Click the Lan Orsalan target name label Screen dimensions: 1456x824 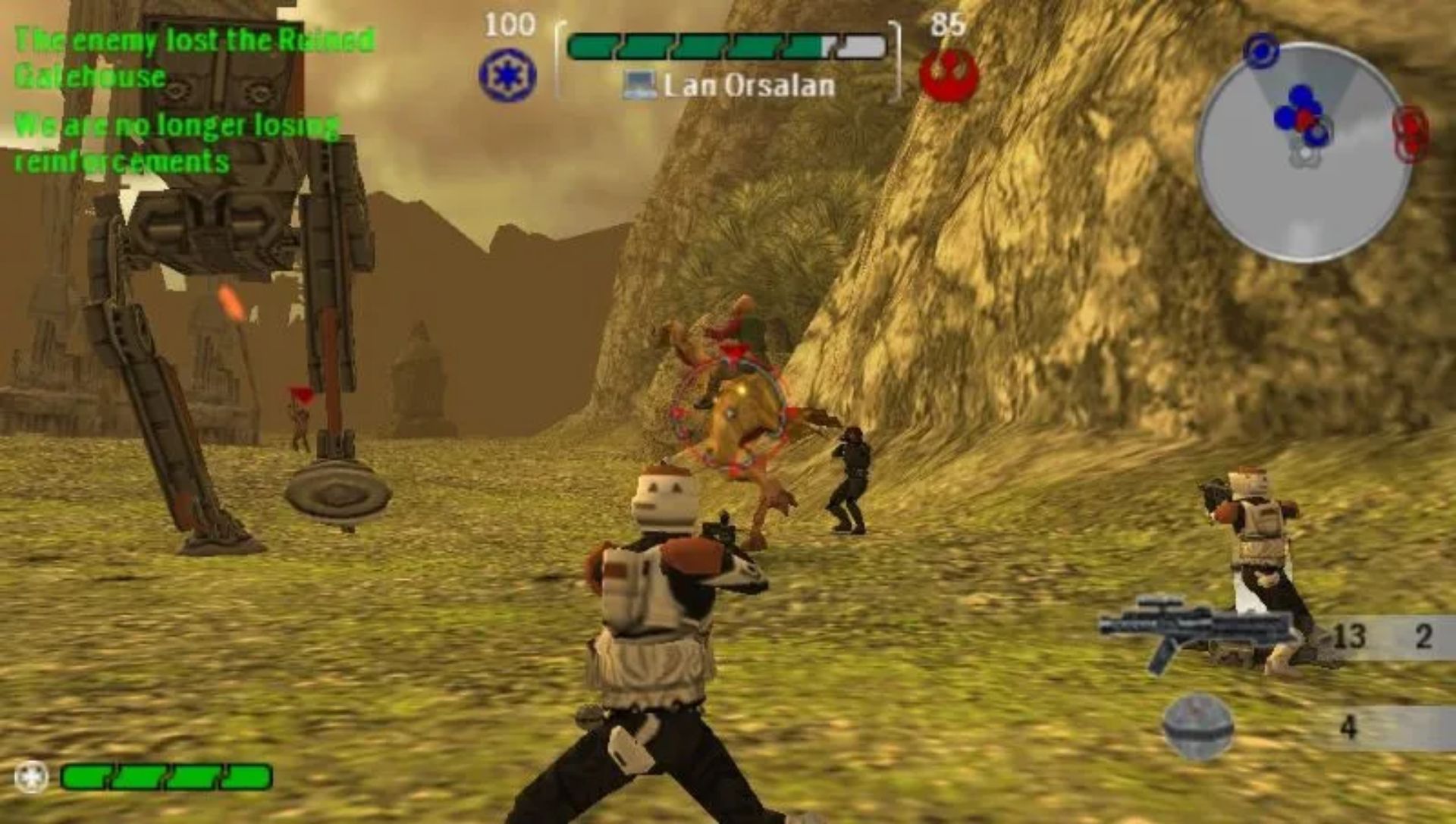point(748,86)
